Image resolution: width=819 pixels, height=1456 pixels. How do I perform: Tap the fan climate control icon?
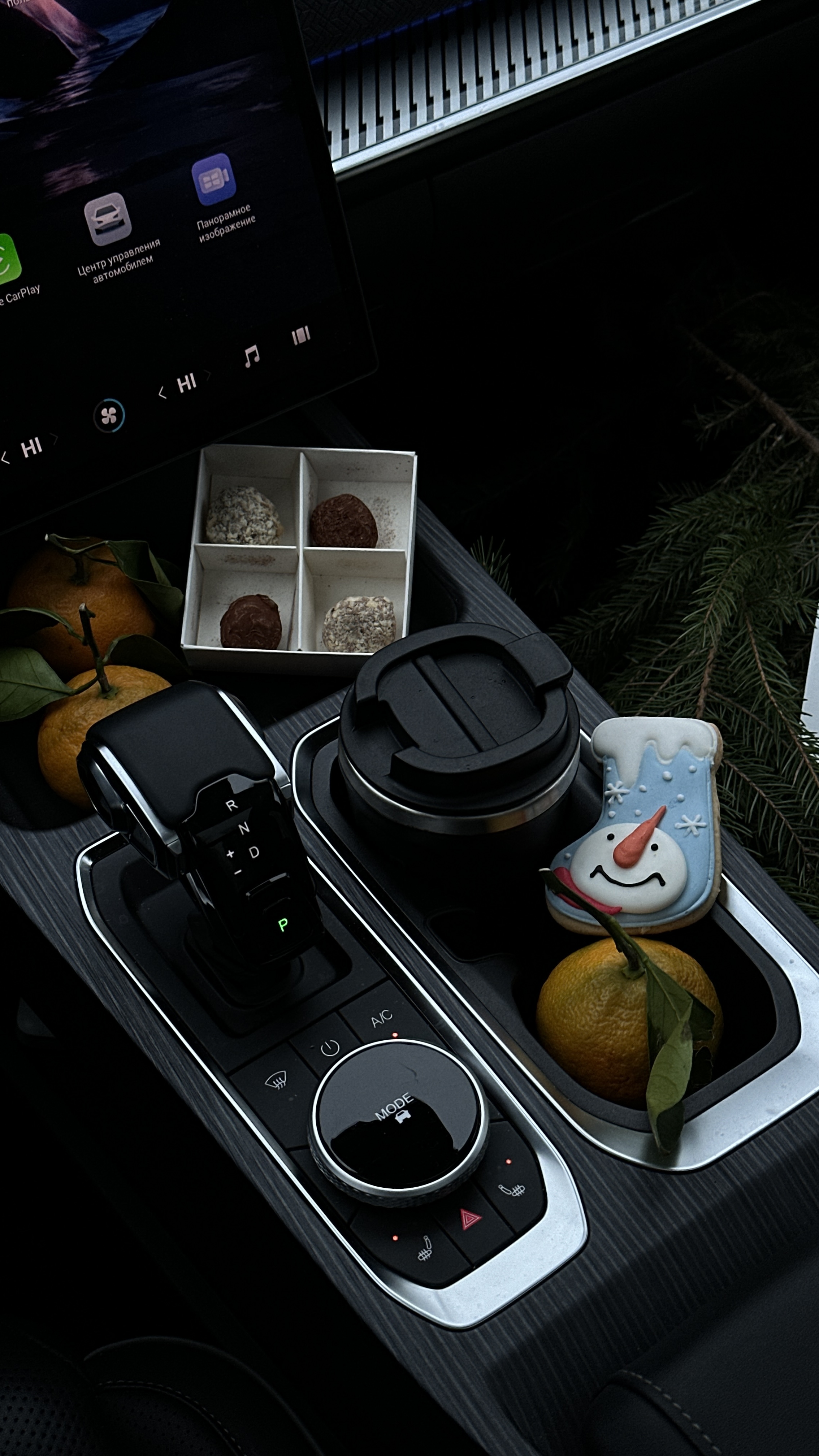(109, 417)
